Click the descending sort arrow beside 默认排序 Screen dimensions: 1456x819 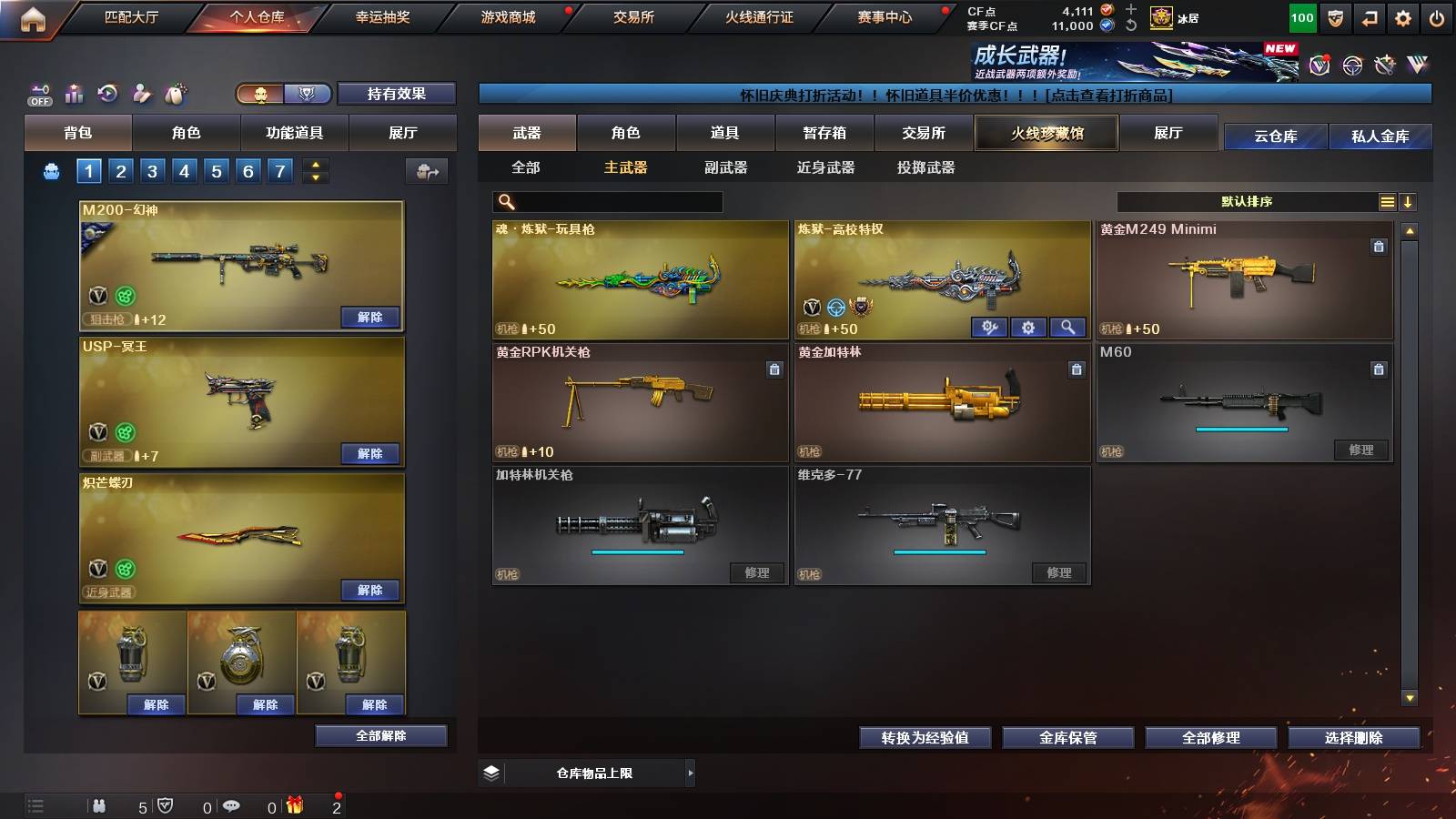tap(1407, 201)
